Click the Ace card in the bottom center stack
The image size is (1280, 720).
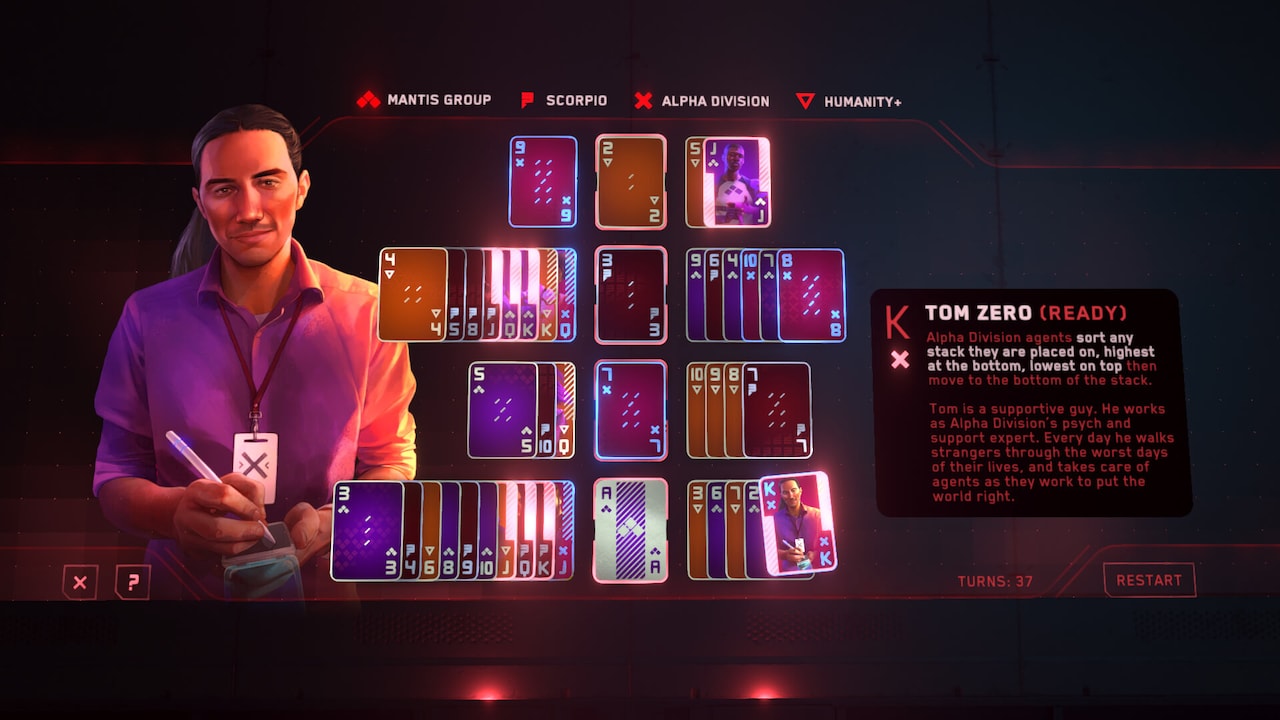click(x=631, y=525)
